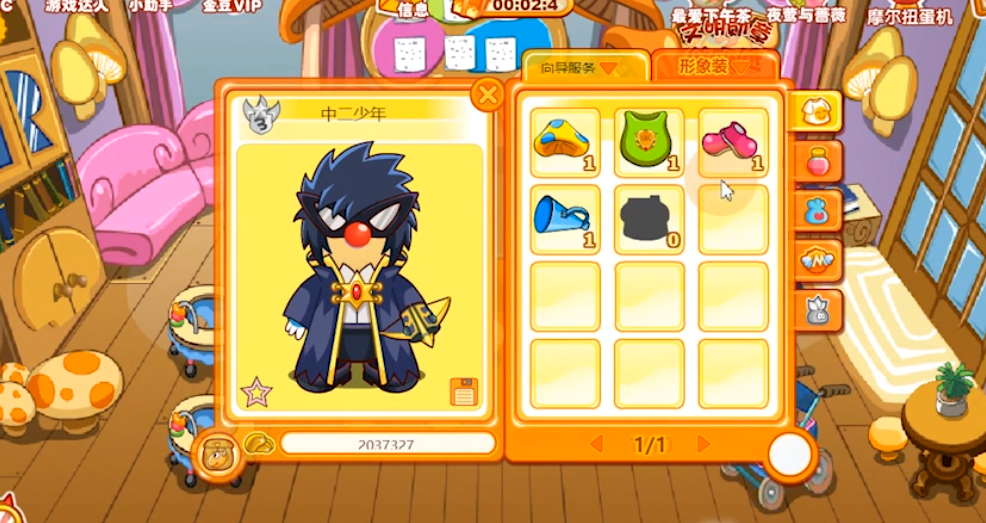Close the character wardrobe panel
Image resolution: width=986 pixels, height=523 pixels.
click(487, 95)
